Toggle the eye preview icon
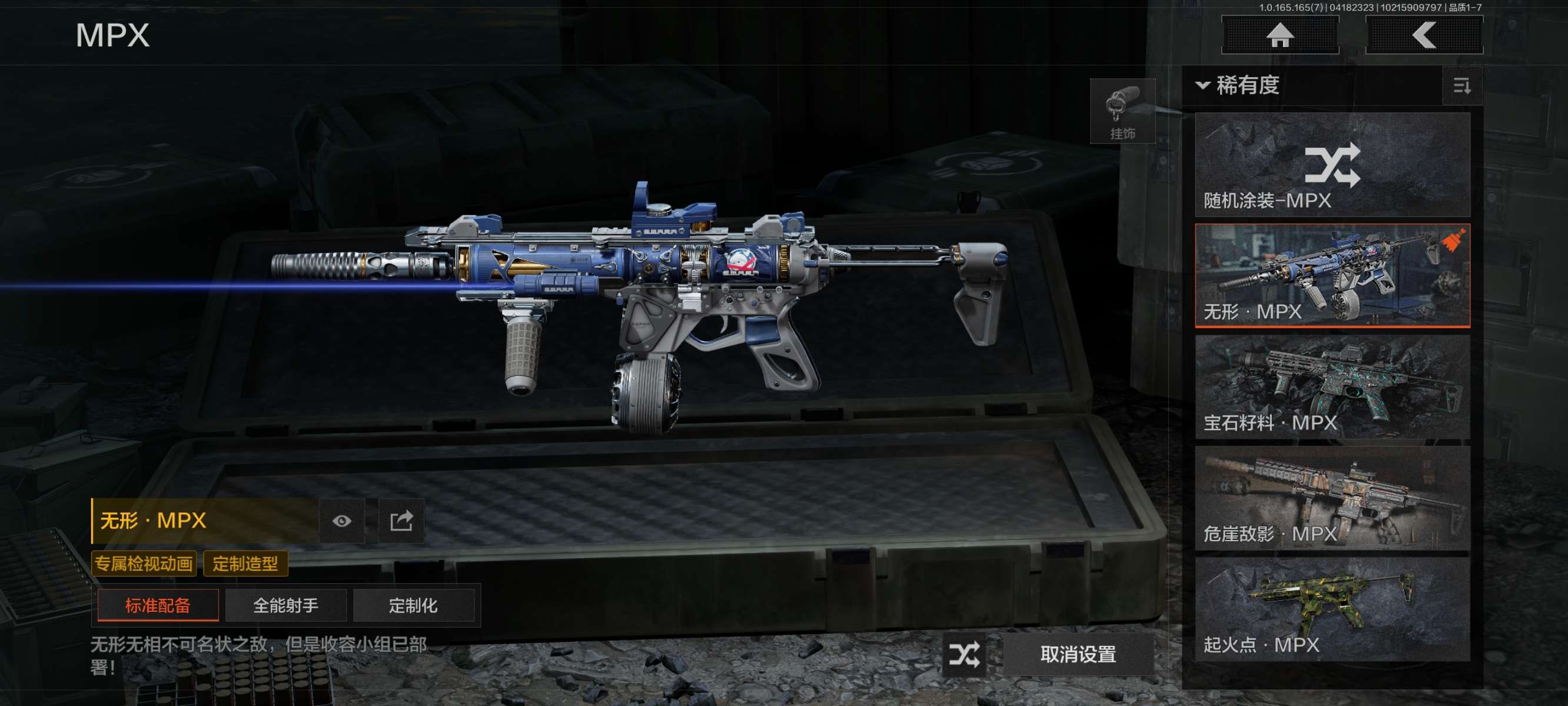The image size is (1568, 706). [x=341, y=521]
